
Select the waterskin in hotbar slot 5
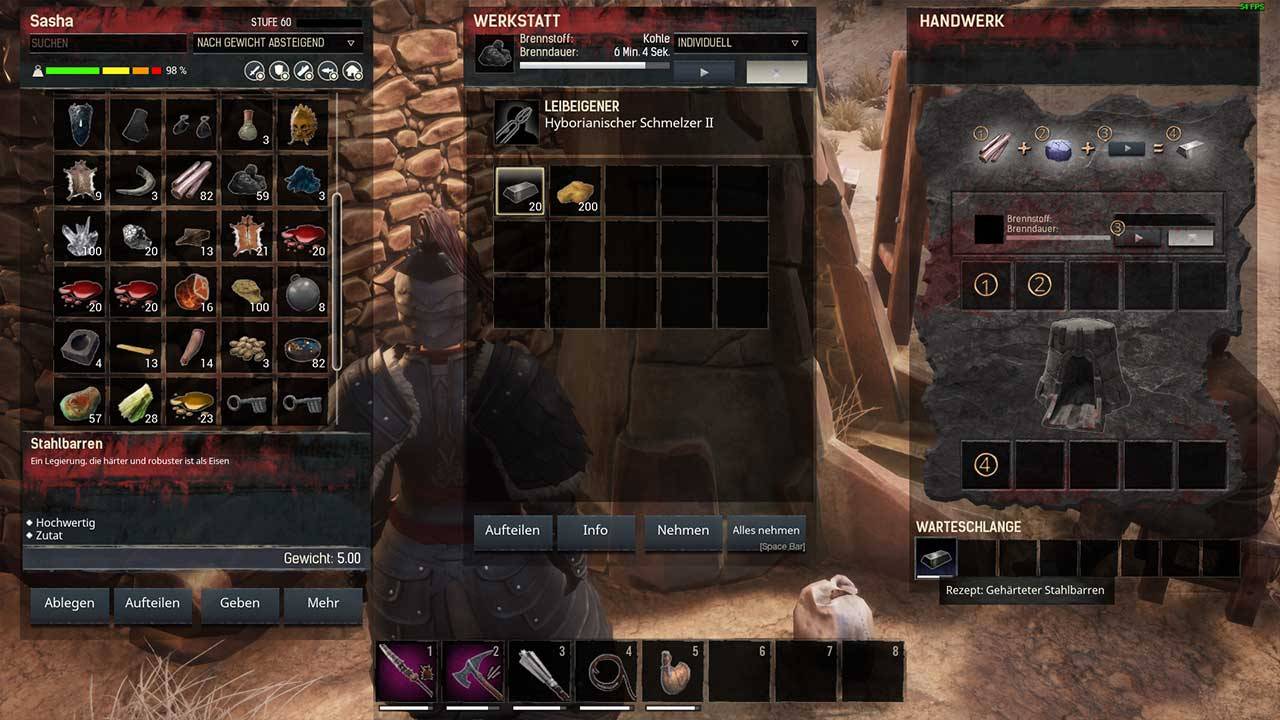point(673,671)
